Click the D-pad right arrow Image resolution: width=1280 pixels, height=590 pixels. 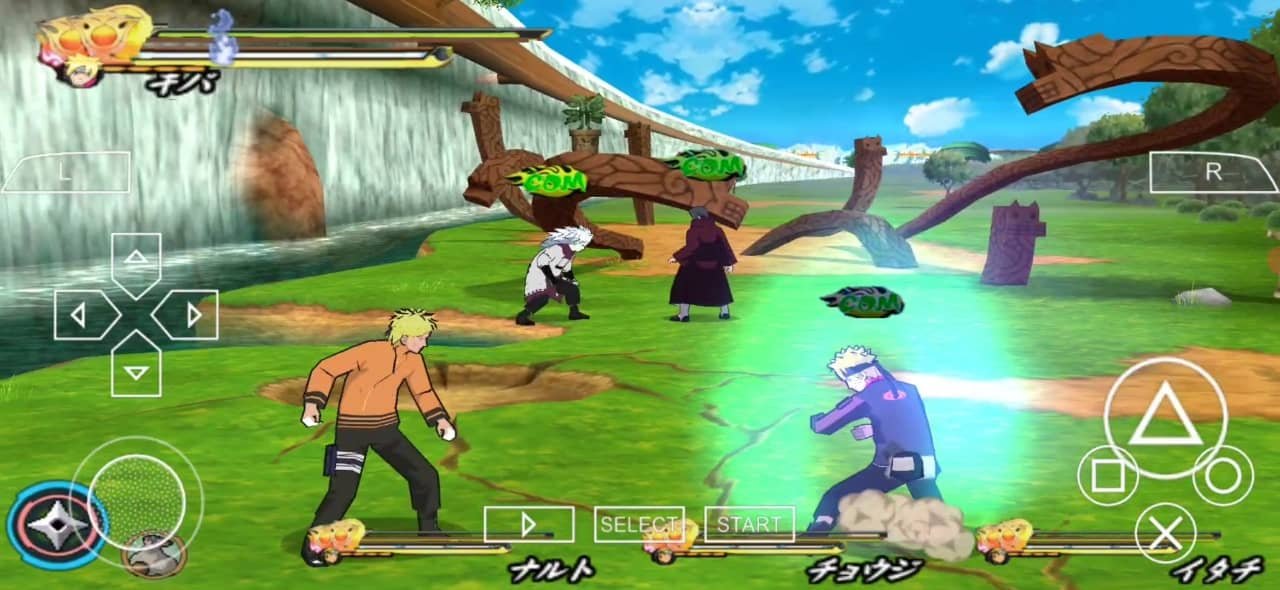(x=190, y=315)
